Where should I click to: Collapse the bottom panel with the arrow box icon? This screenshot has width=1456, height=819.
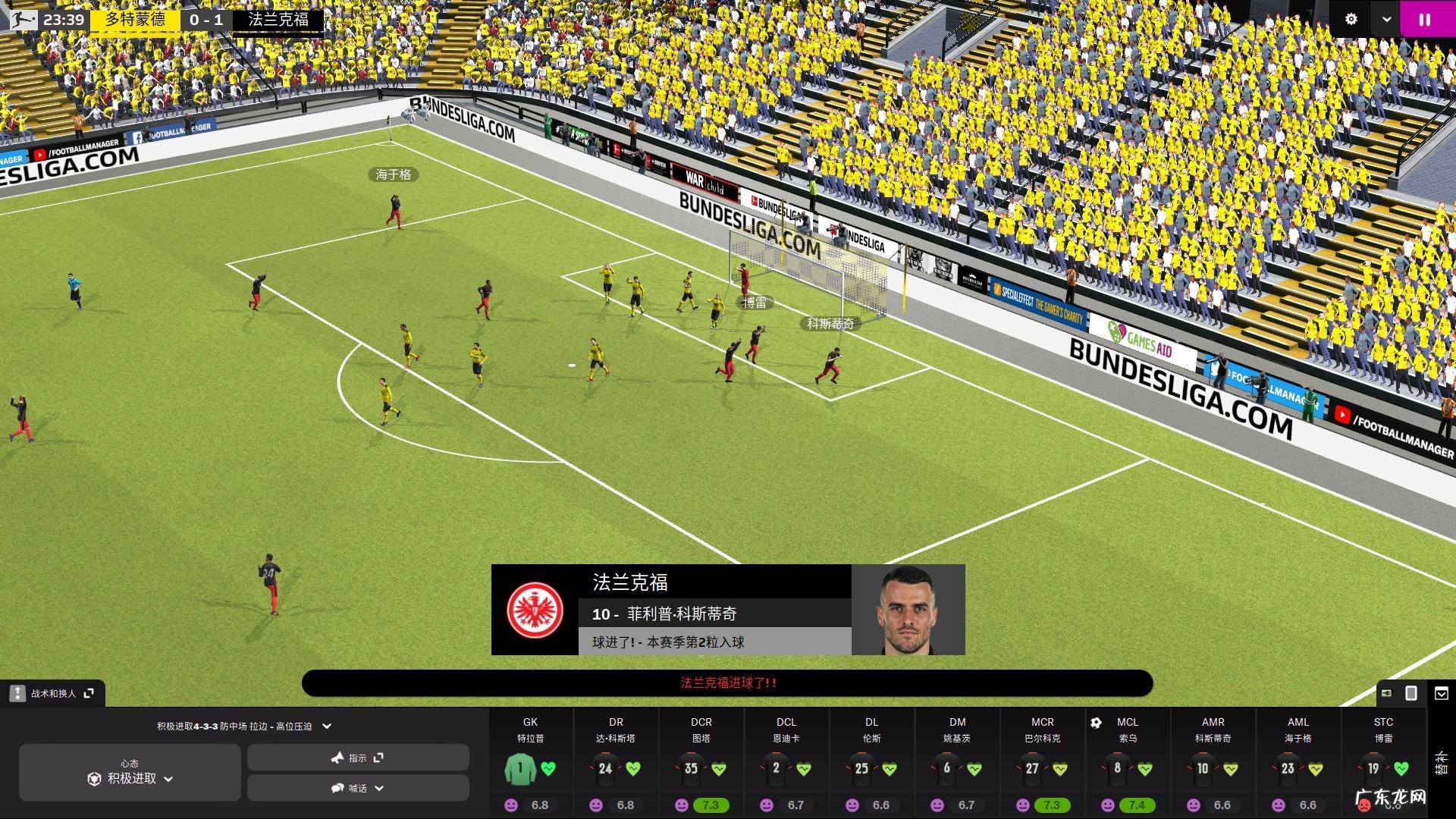(1442, 693)
